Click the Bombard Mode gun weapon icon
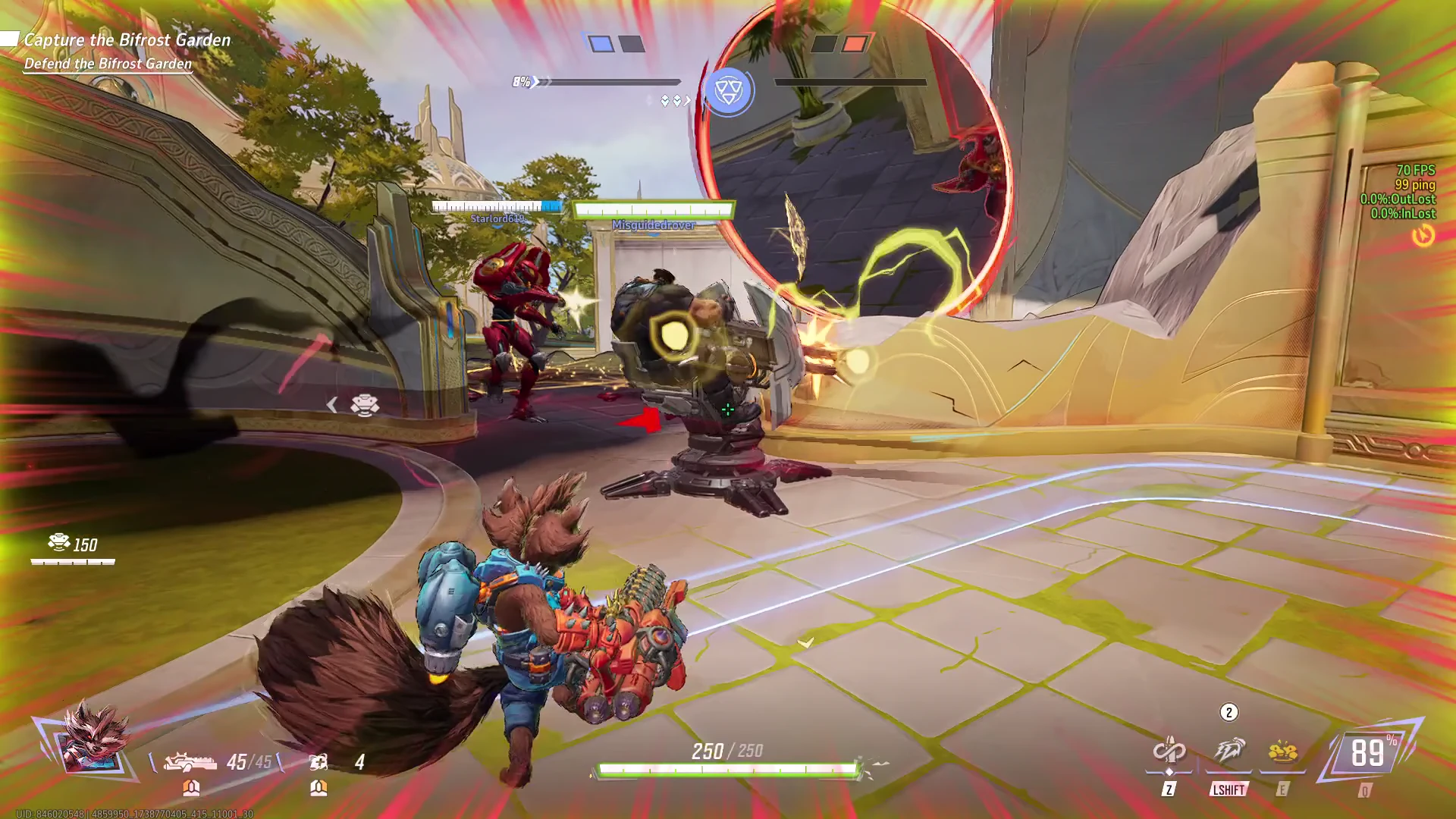Viewport: 1456px width, 819px height. coord(190,761)
